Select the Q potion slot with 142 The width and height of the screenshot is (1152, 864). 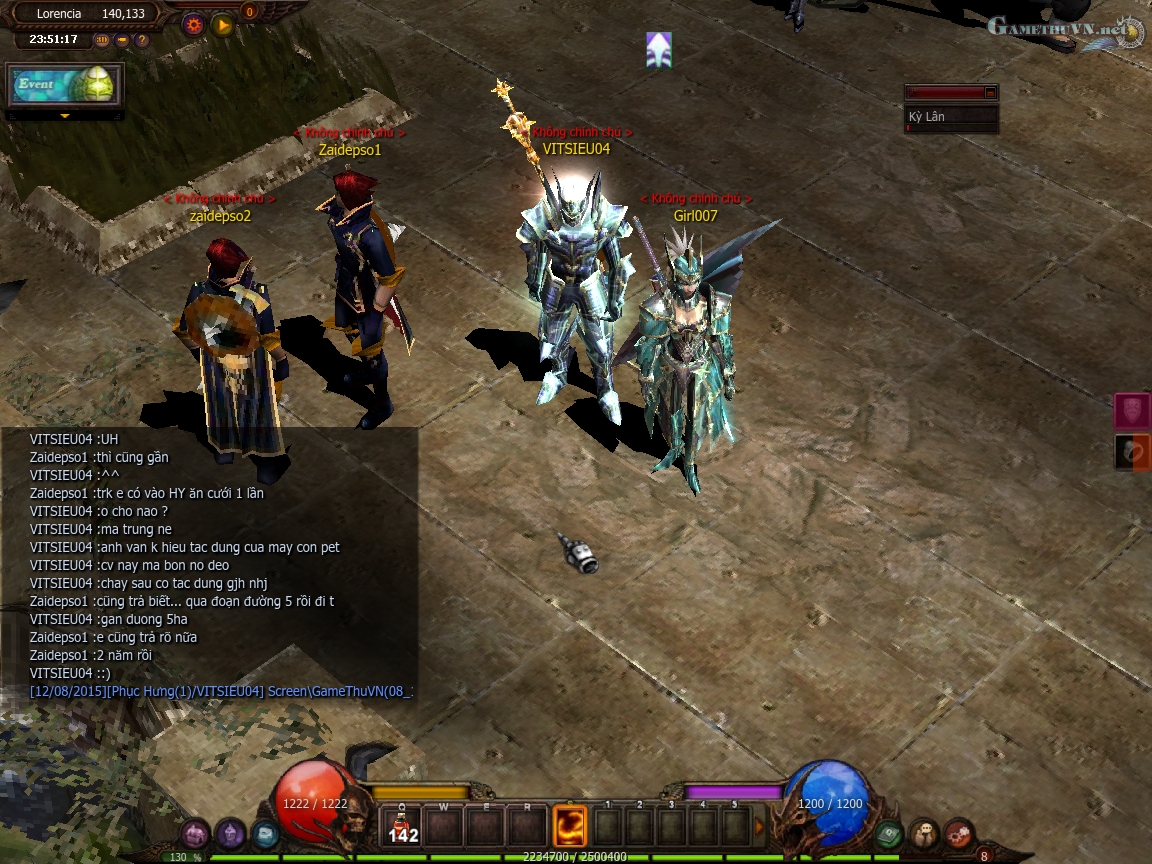pos(403,827)
